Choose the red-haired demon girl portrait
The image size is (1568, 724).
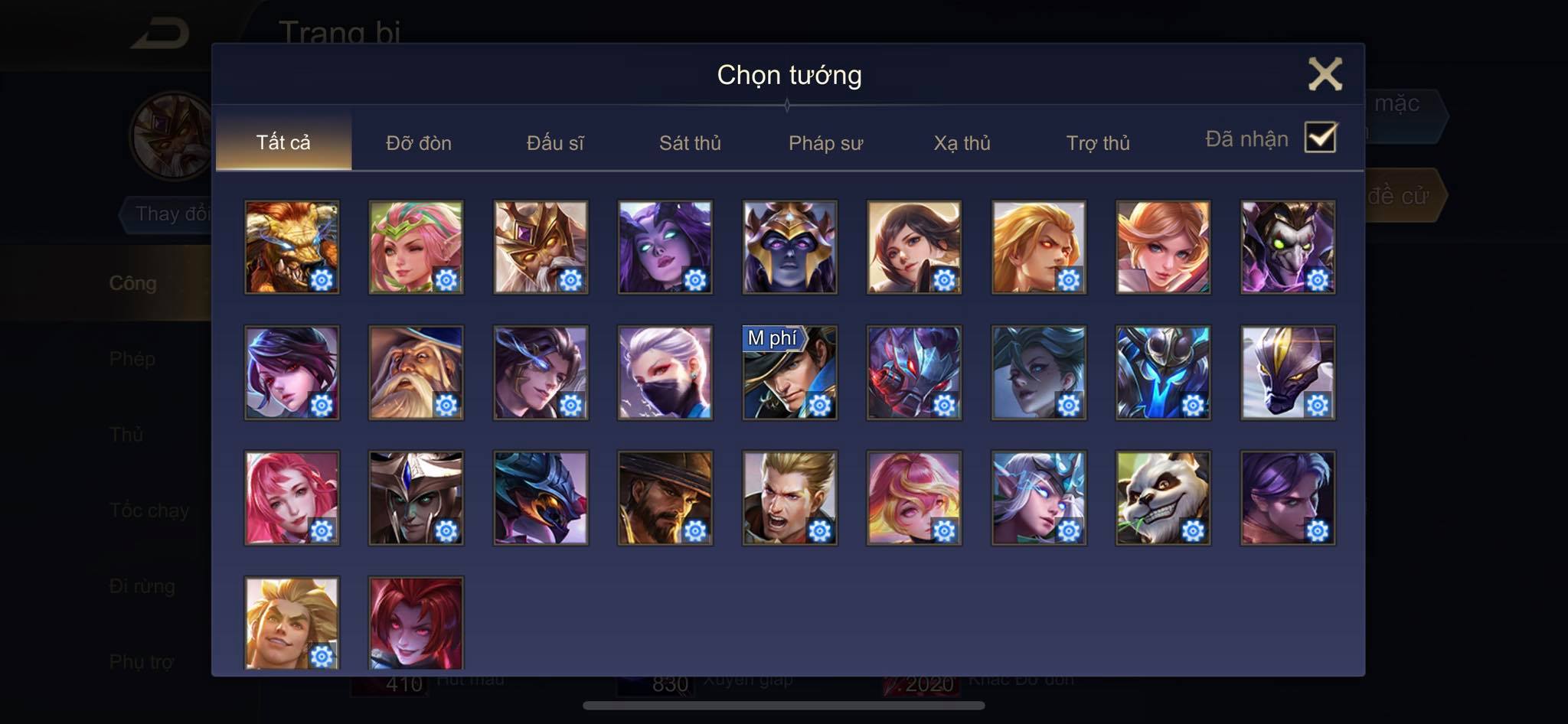pos(416,623)
